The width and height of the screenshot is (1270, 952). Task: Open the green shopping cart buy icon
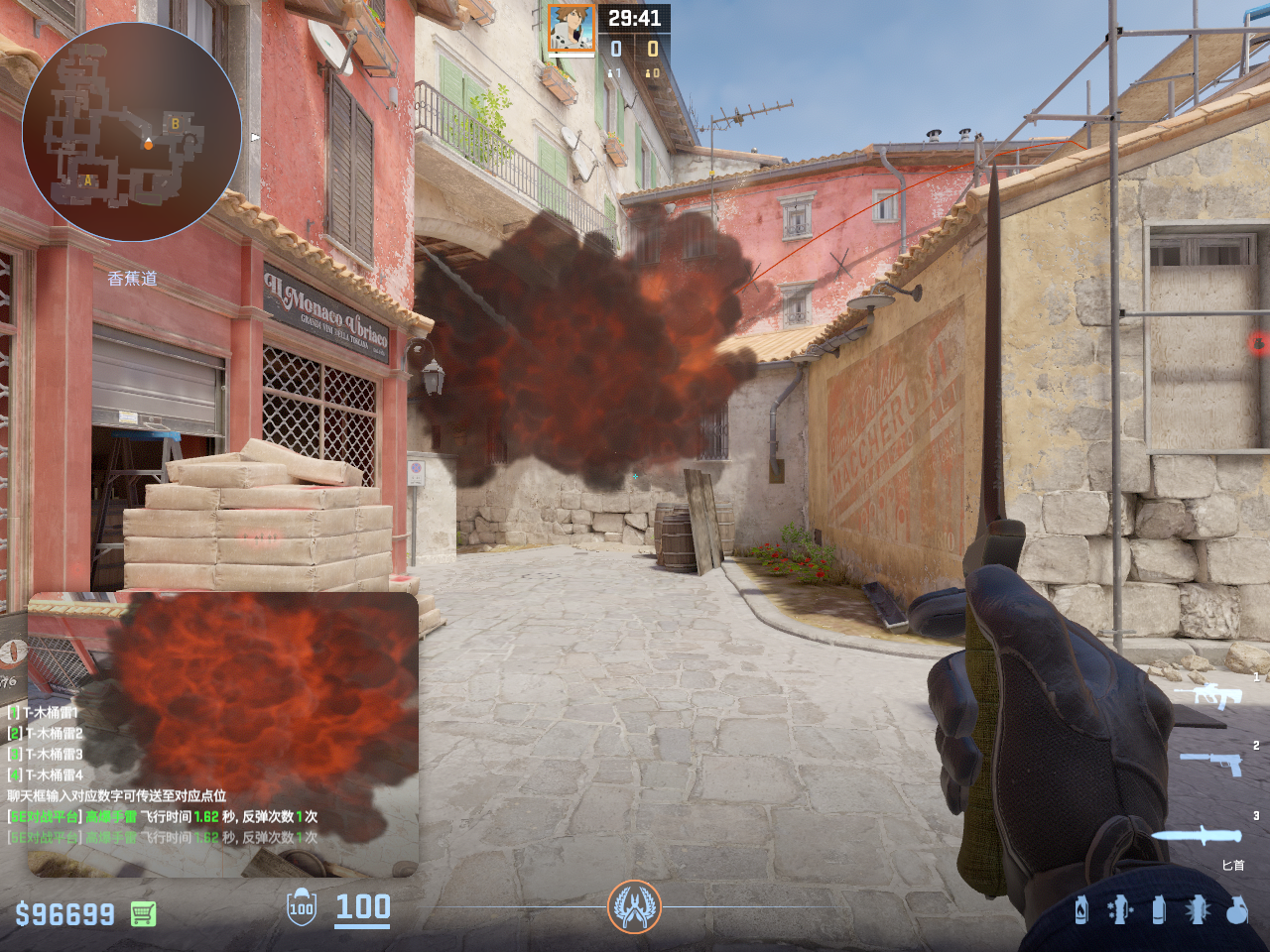(x=144, y=913)
